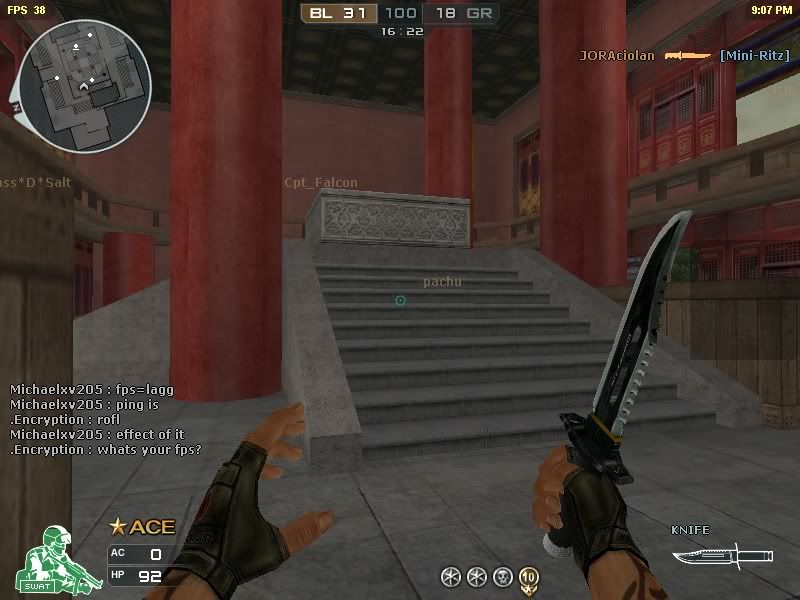
Task: Open the chat log at "whats your fps?"
Action: click(x=105, y=449)
